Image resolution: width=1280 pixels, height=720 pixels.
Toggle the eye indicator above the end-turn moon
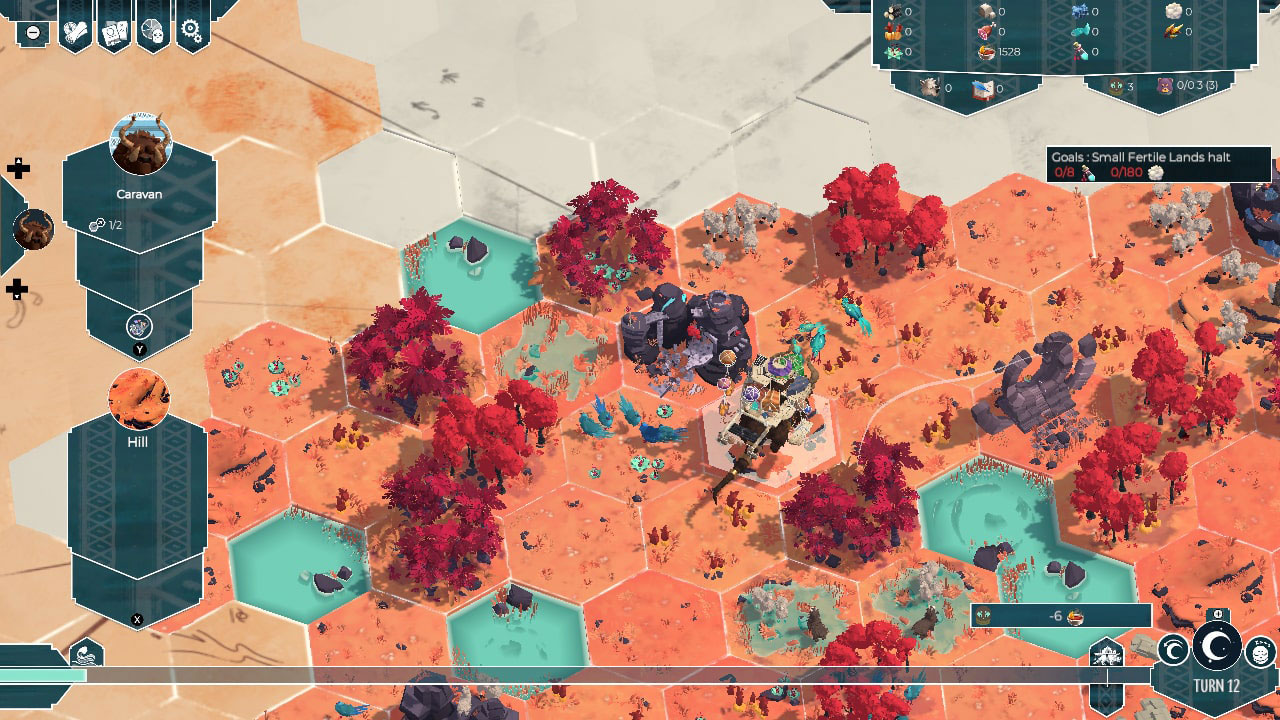click(1218, 613)
